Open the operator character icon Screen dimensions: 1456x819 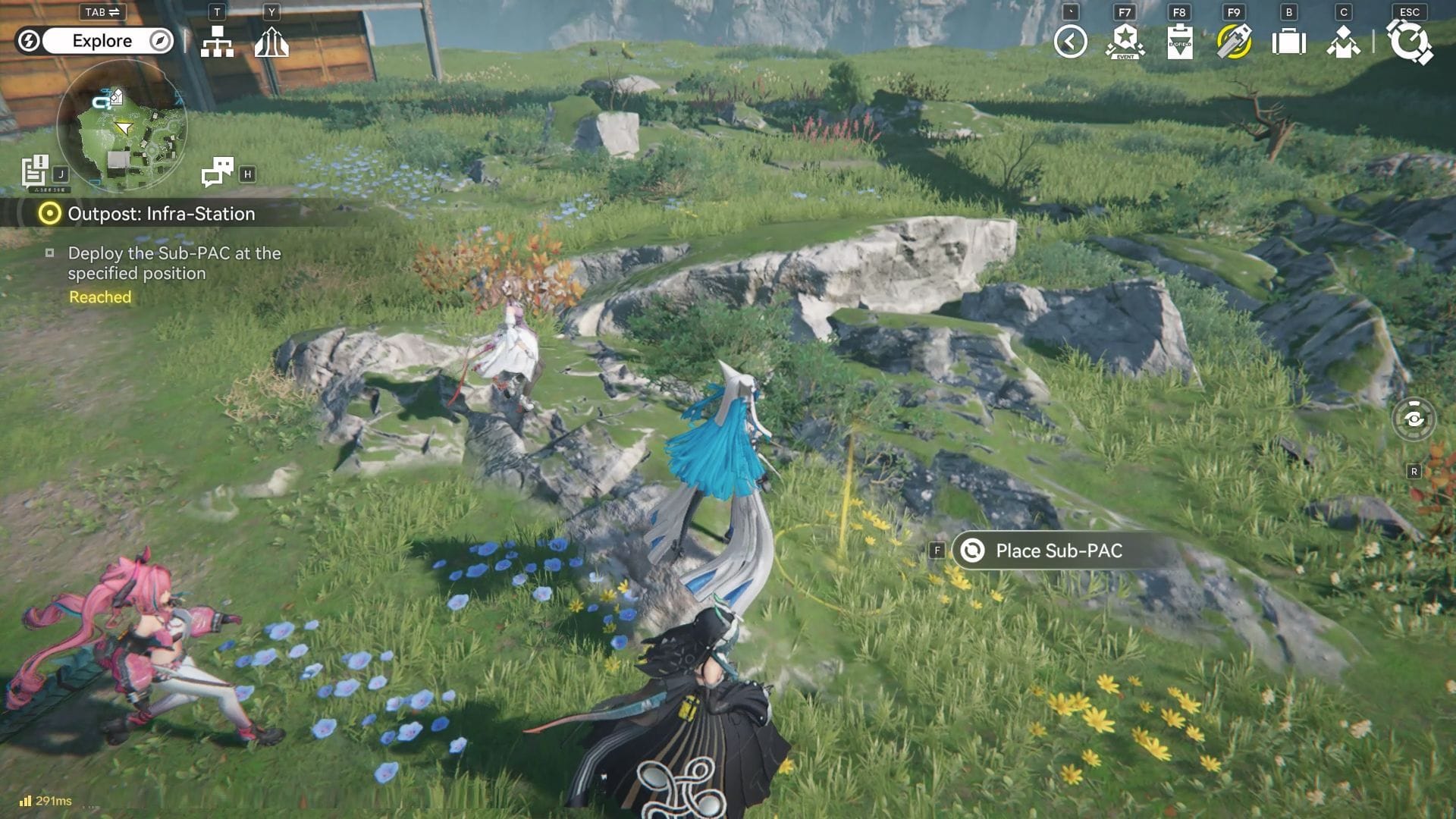pos(1343,42)
